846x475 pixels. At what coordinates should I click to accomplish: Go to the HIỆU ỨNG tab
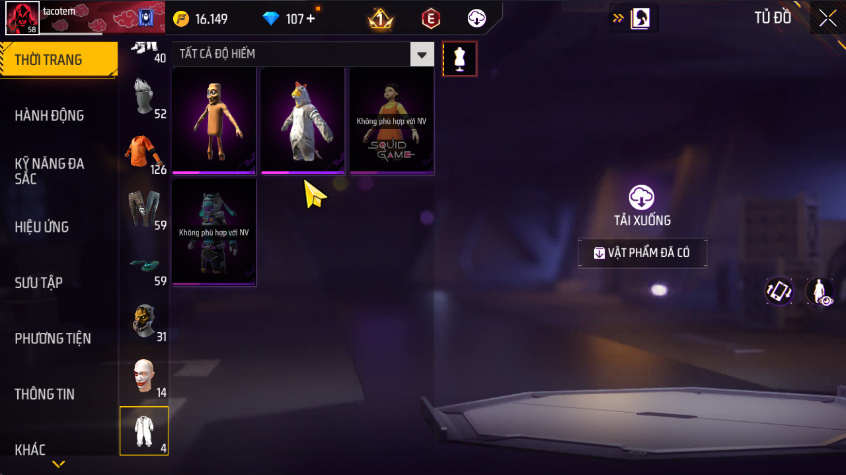42,227
